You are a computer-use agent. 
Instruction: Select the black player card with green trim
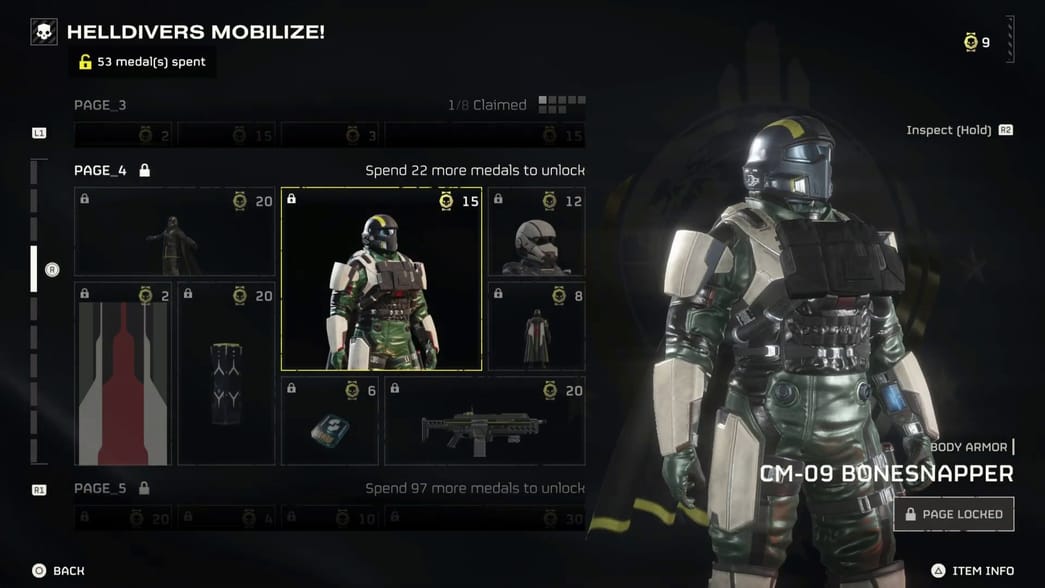226,374
